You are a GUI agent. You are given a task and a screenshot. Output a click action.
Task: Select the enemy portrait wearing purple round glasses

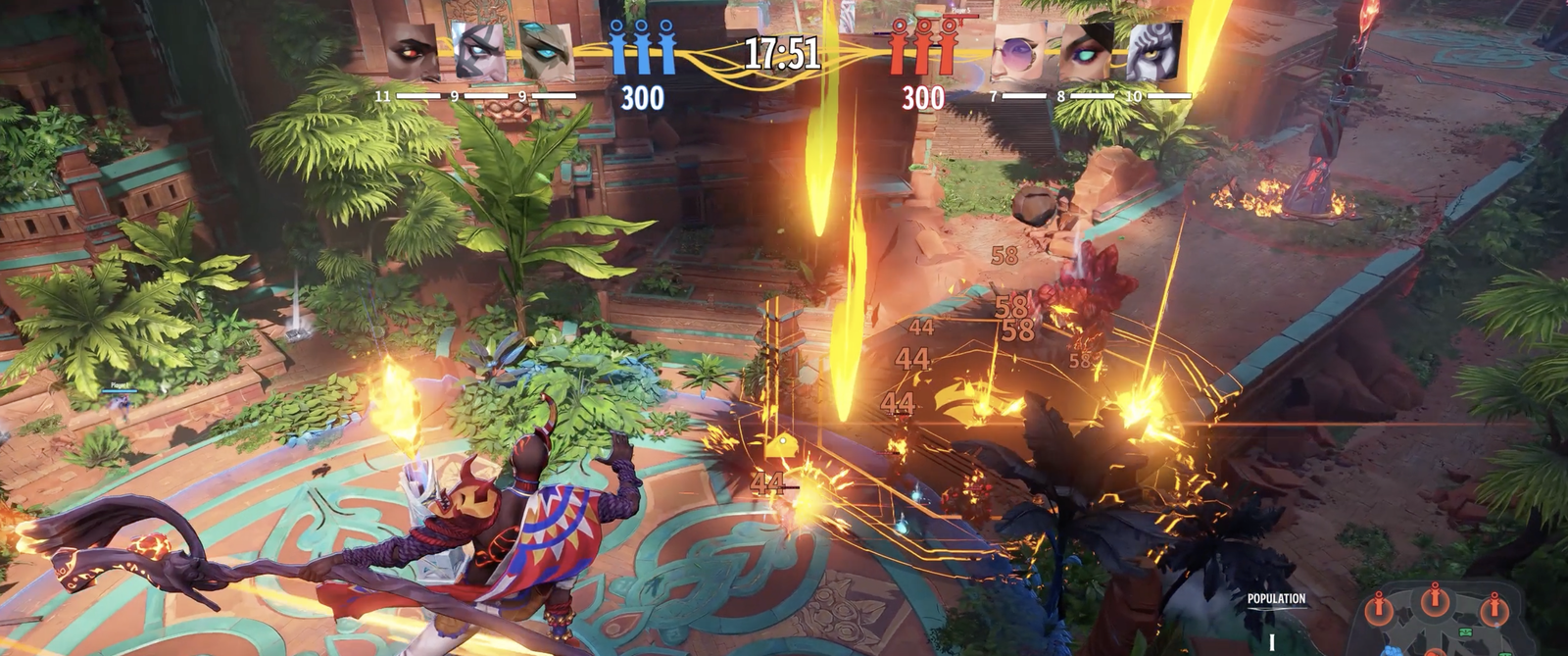tap(1019, 50)
